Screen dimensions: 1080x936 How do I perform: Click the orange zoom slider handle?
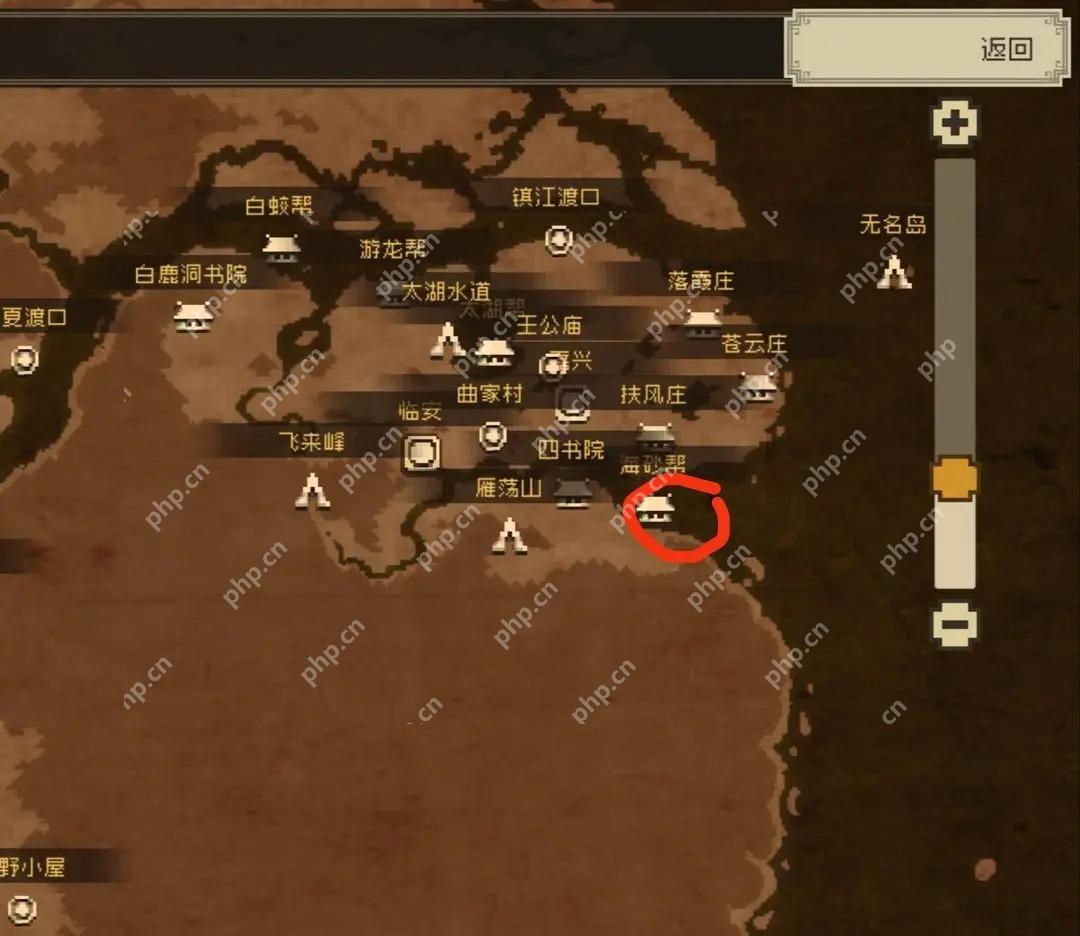954,478
